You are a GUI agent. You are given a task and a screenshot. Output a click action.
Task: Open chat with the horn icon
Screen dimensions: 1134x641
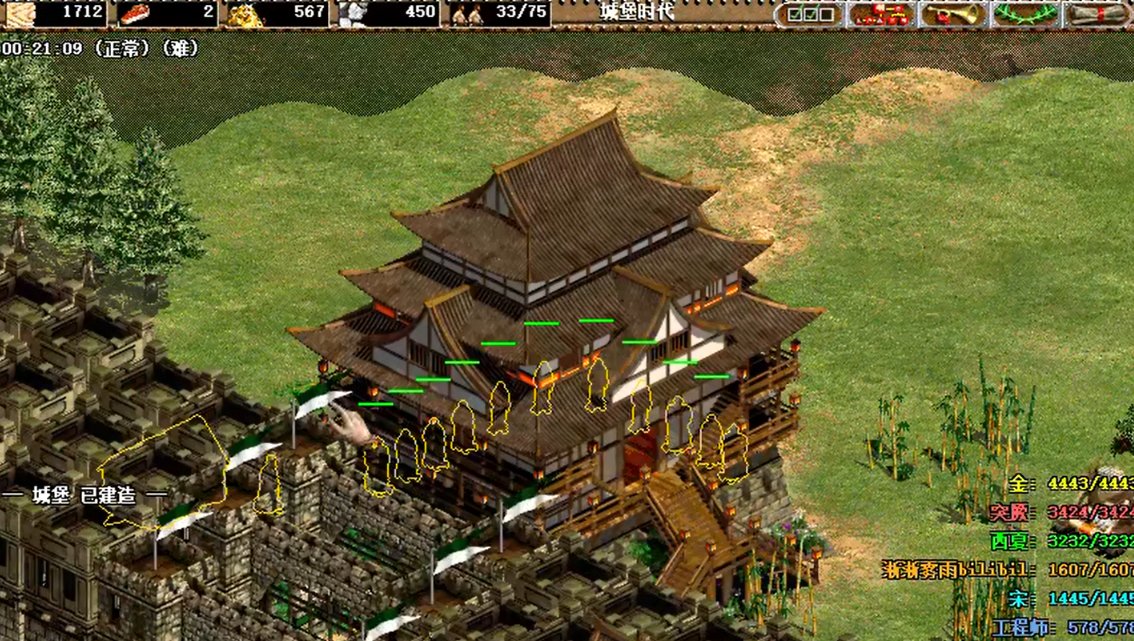tap(952, 14)
